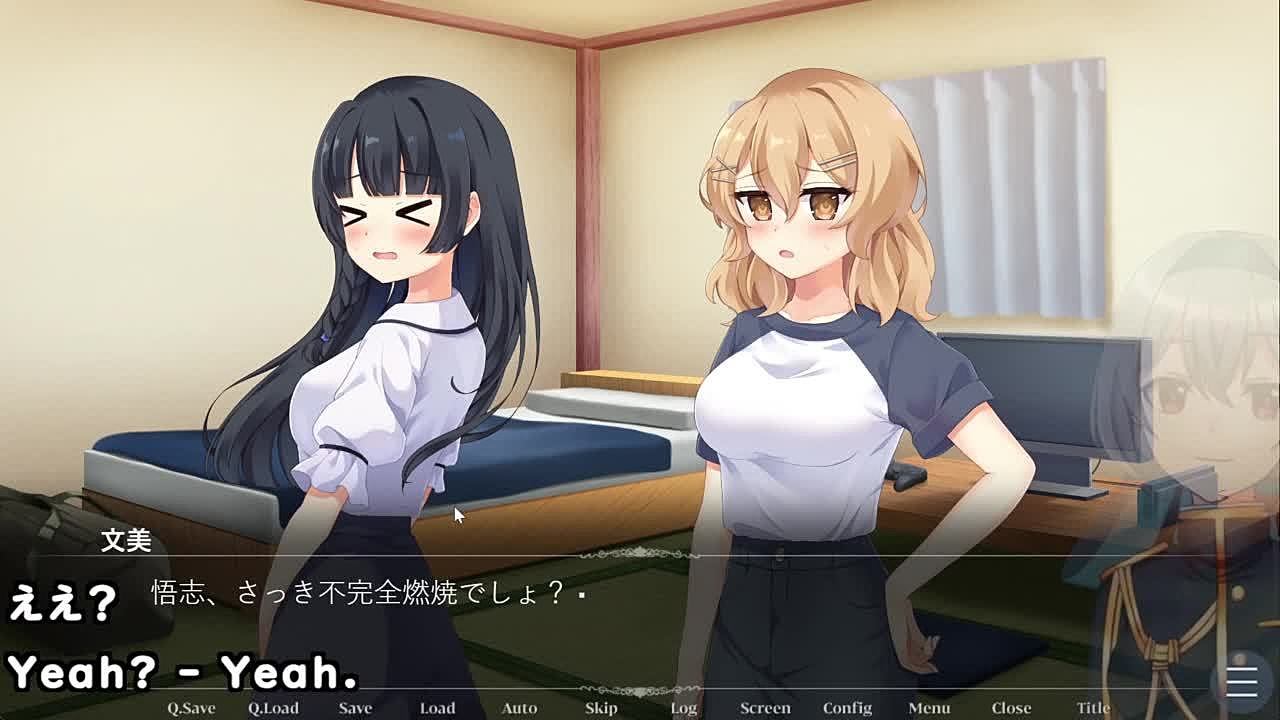Screen dimensions: 1280x720
Task: Open the Load menu
Action: click(x=437, y=707)
